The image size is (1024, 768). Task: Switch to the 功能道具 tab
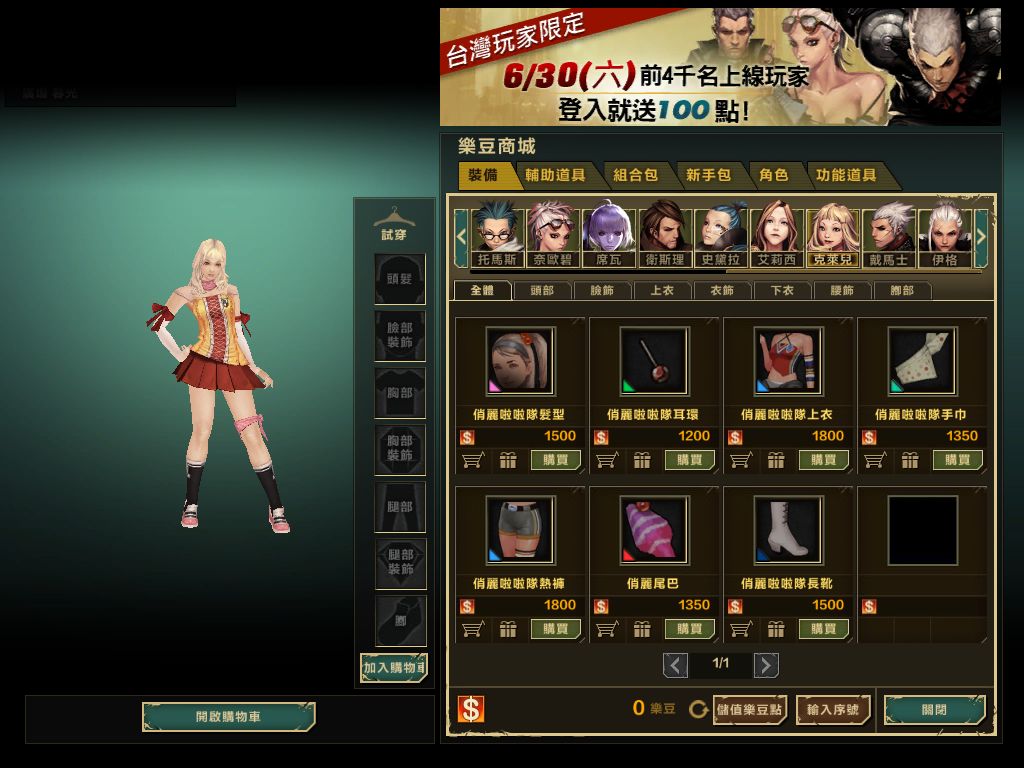click(x=846, y=175)
